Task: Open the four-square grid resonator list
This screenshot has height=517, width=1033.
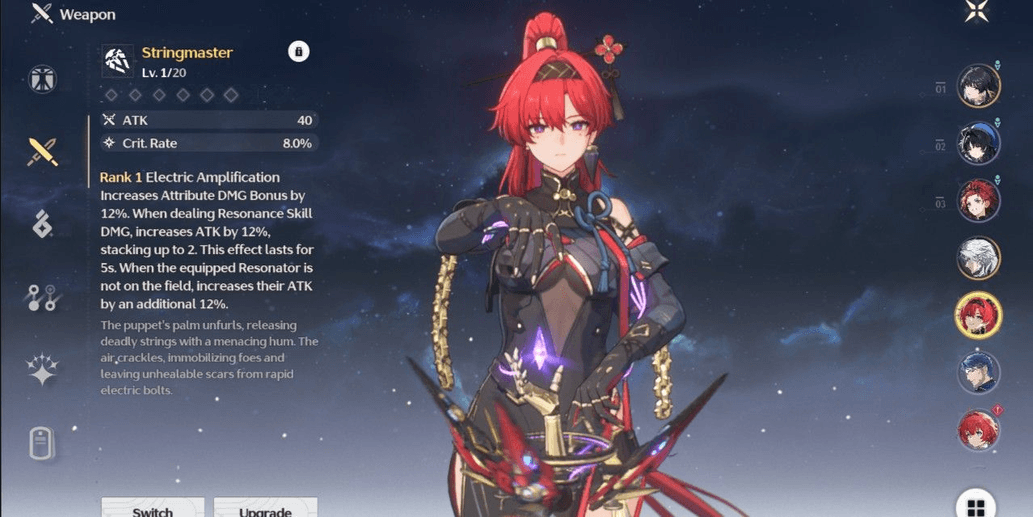Action: click(x=976, y=506)
